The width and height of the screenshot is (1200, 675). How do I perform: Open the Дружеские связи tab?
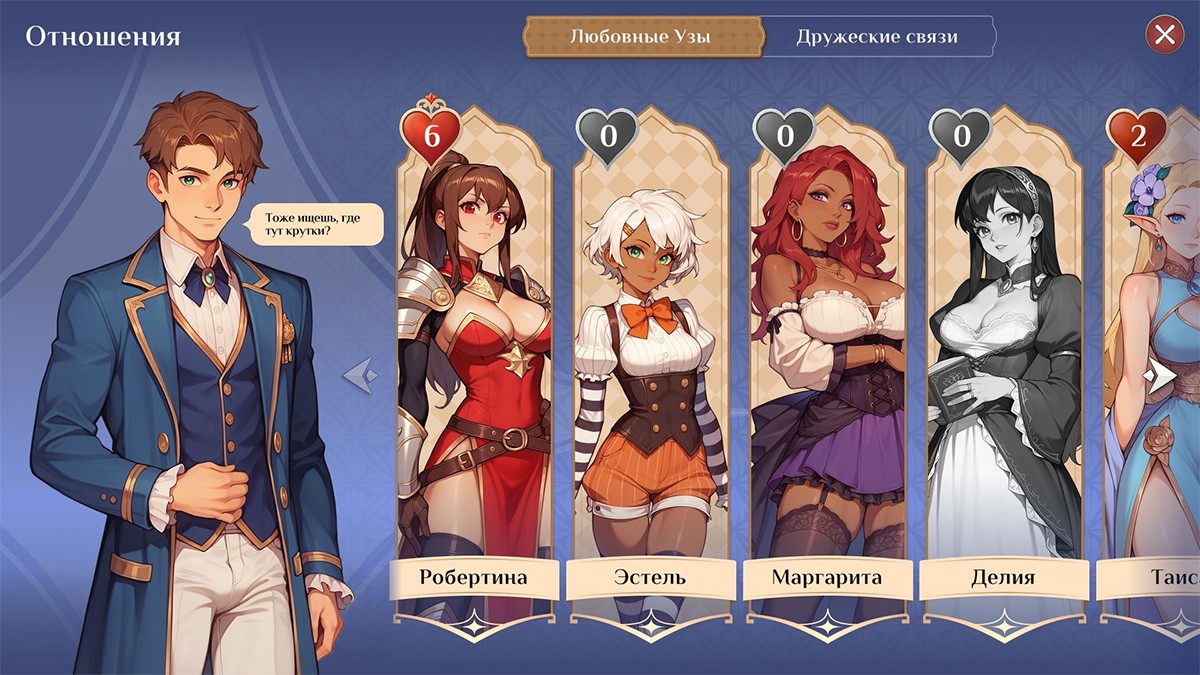(877, 38)
